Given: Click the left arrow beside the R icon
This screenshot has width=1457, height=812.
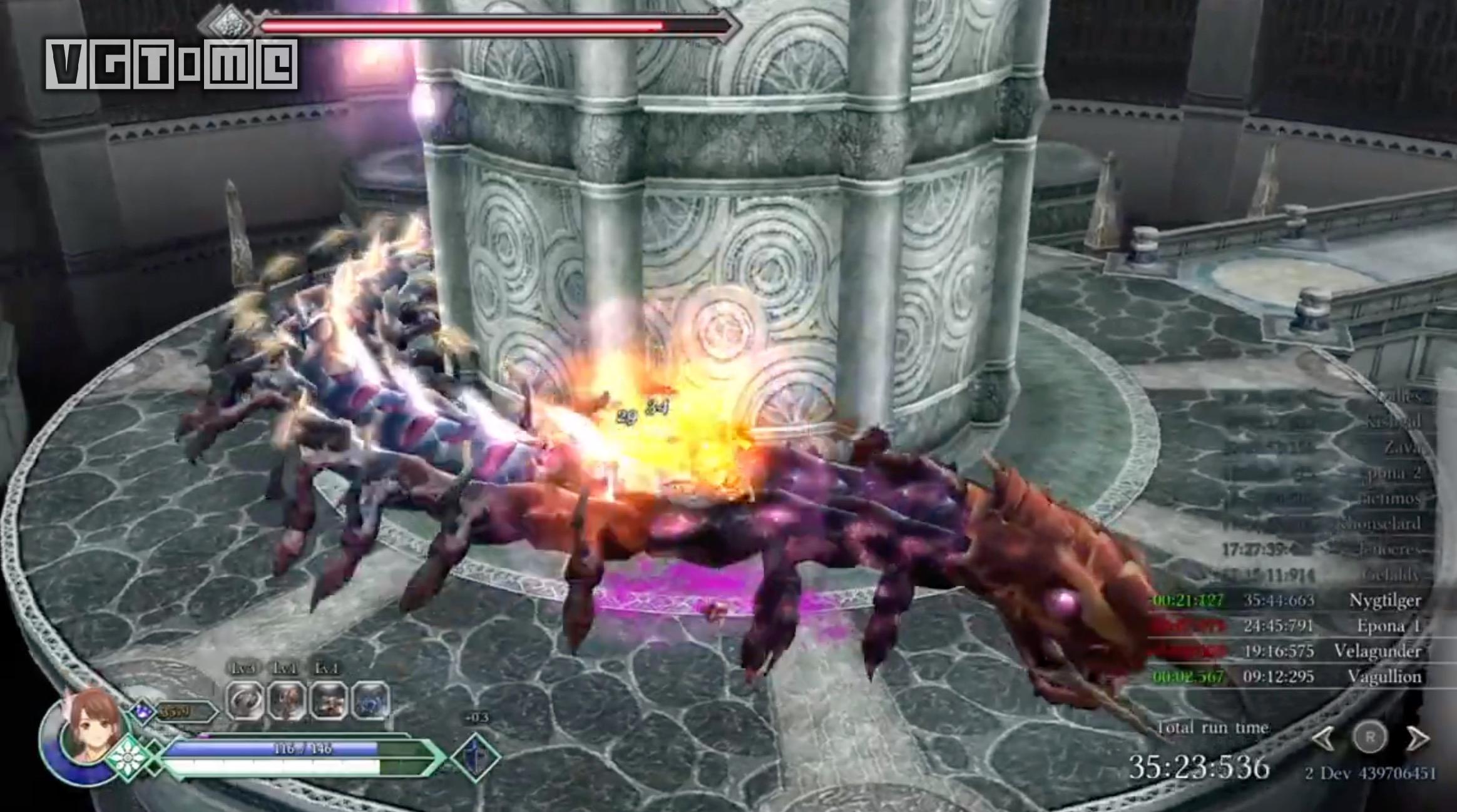Looking at the screenshot, I should click(1323, 738).
